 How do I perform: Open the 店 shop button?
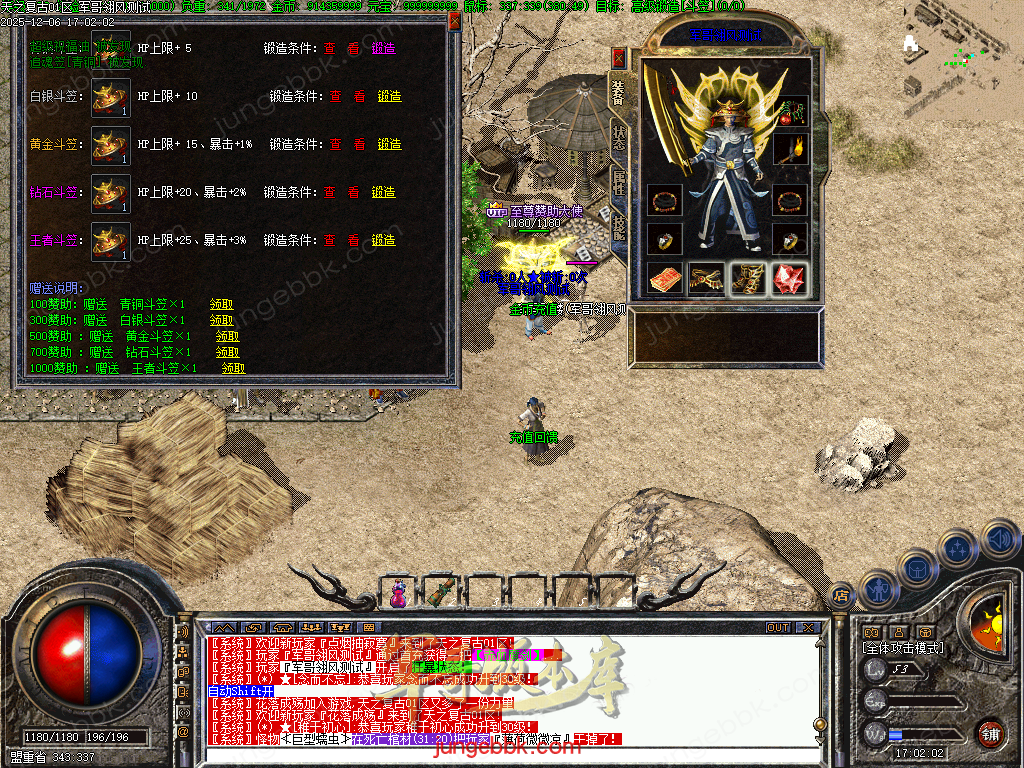tap(842, 597)
